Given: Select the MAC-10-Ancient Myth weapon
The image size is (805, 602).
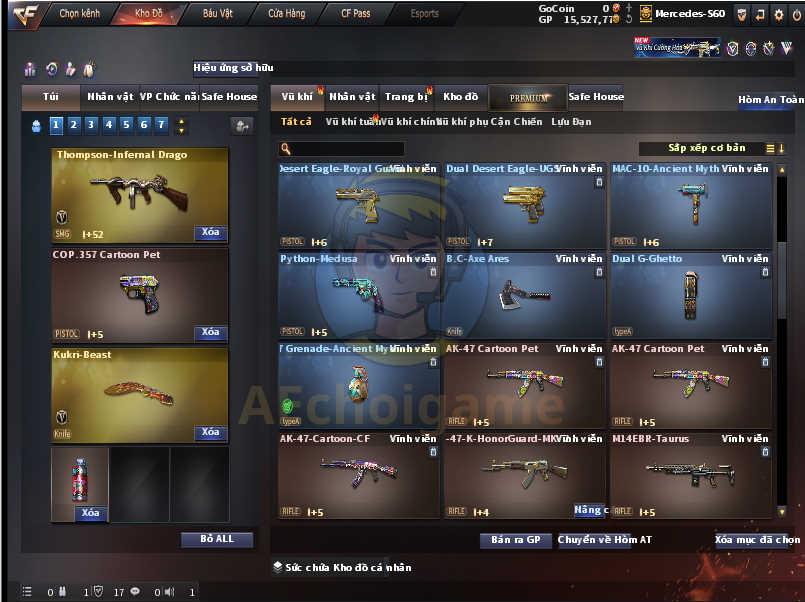Looking at the screenshot, I should (690, 205).
